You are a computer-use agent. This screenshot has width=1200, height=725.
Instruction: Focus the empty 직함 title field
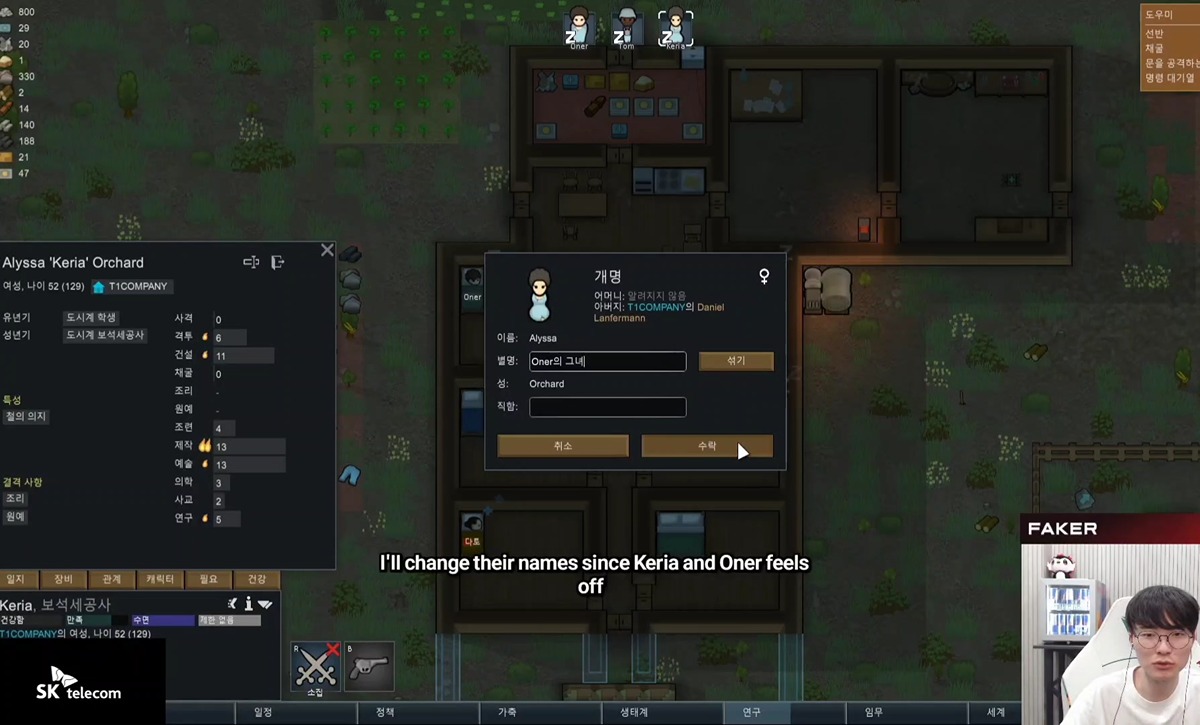pyautogui.click(x=607, y=407)
